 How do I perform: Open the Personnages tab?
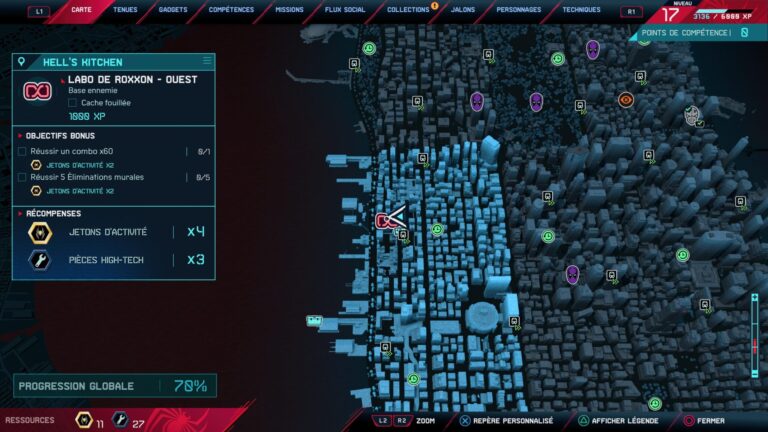518,10
